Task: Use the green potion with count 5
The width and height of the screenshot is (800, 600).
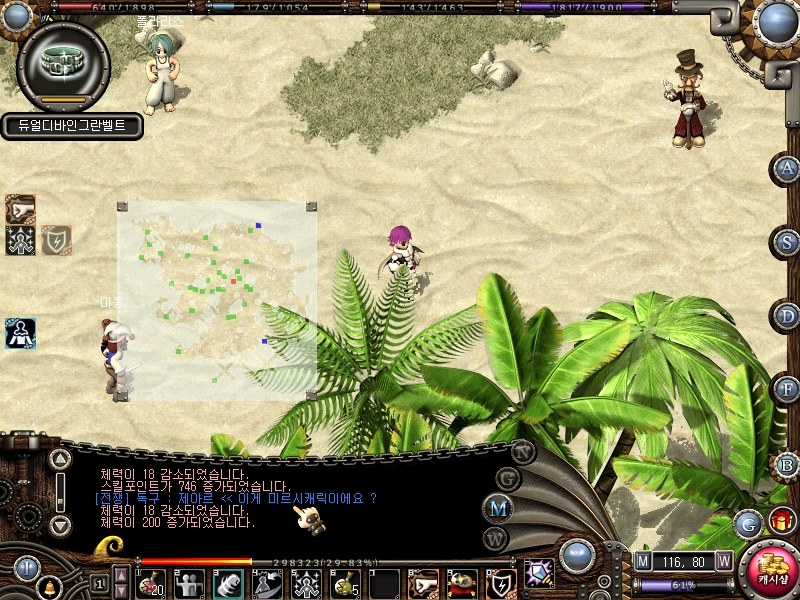Action: (346, 582)
